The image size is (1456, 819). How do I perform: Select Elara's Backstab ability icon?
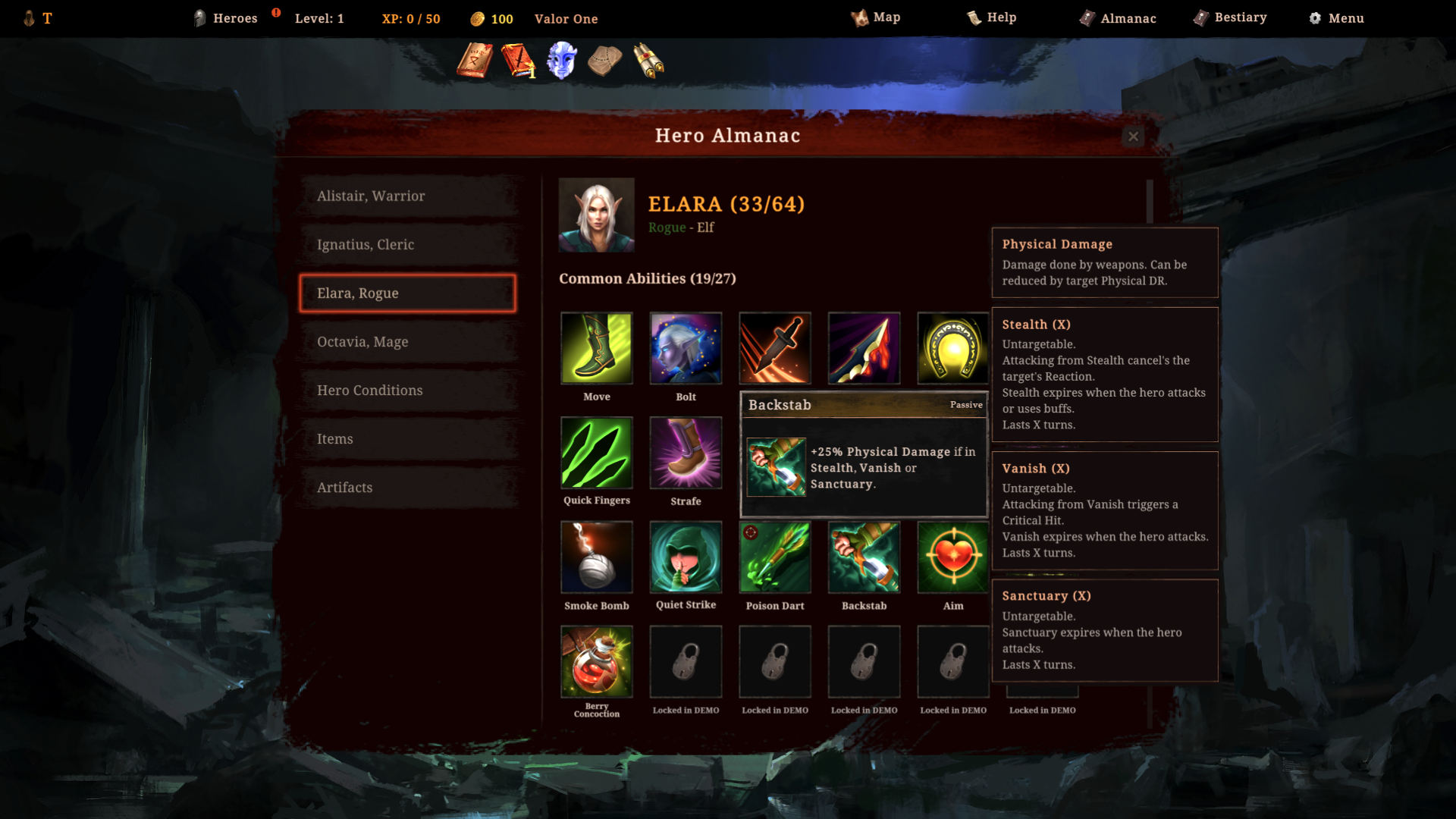point(864,557)
